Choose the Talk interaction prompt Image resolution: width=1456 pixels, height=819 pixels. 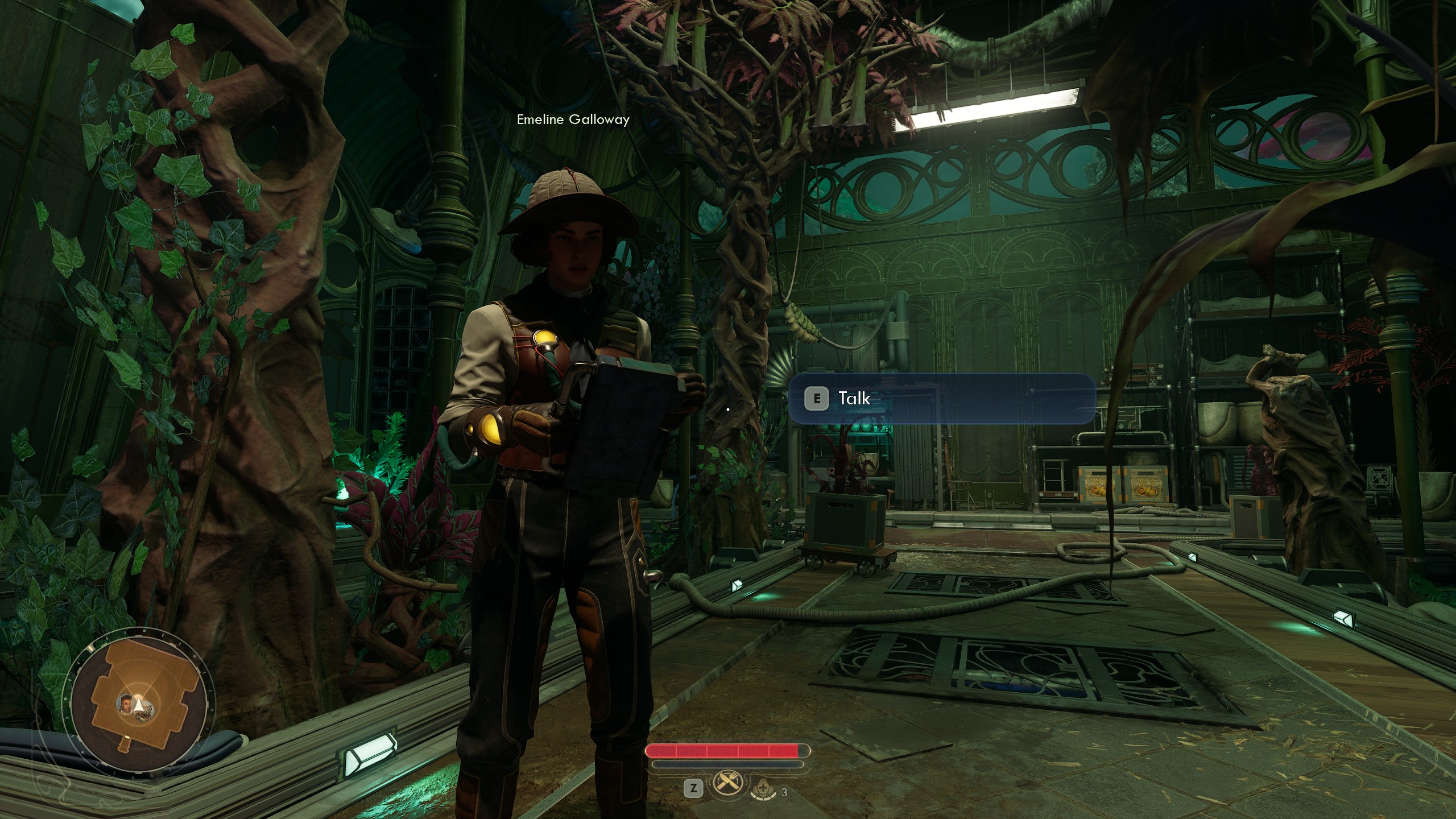point(941,399)
